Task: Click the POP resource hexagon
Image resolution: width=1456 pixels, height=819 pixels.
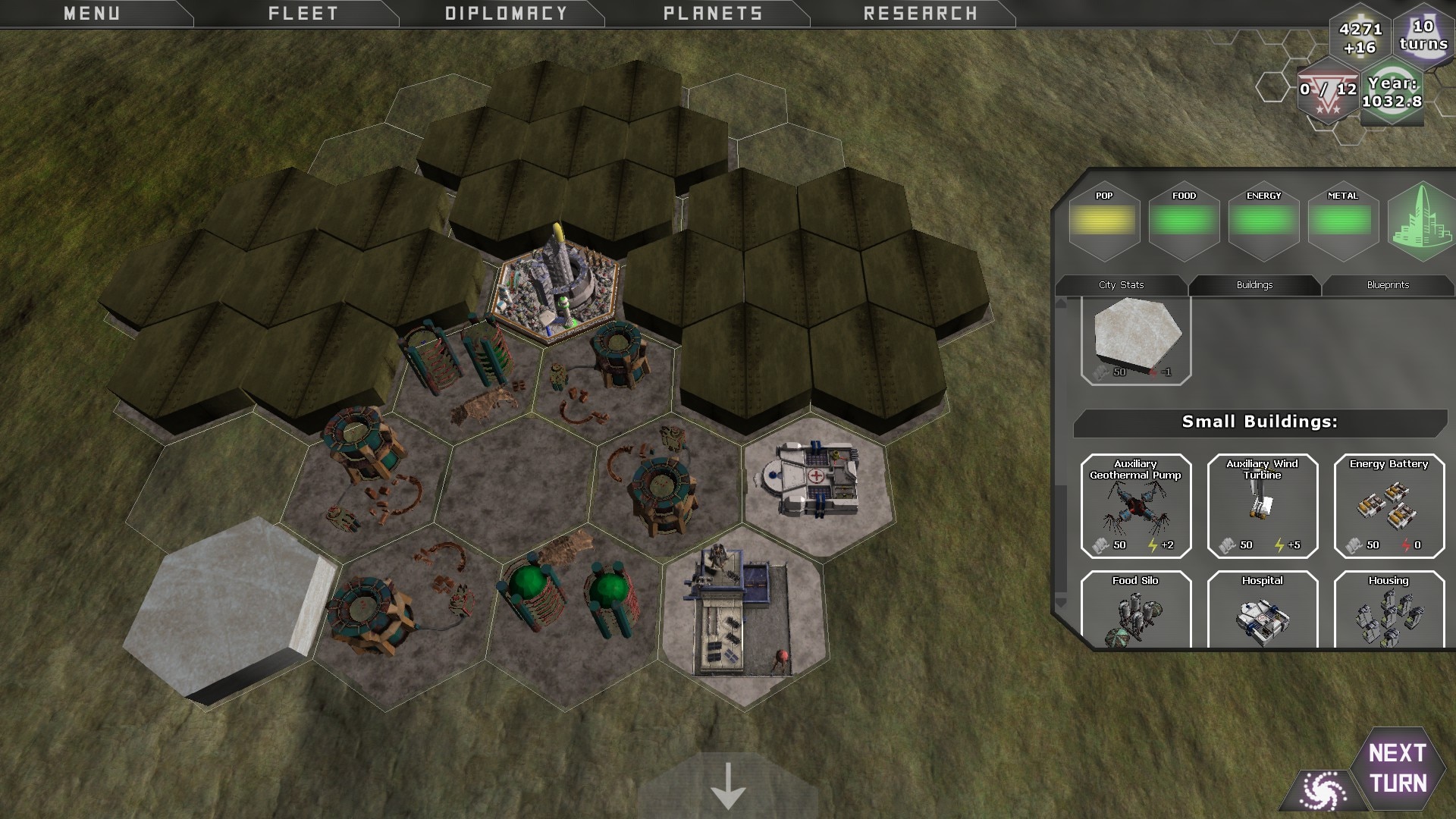Action: click(x=1104, y=221)
